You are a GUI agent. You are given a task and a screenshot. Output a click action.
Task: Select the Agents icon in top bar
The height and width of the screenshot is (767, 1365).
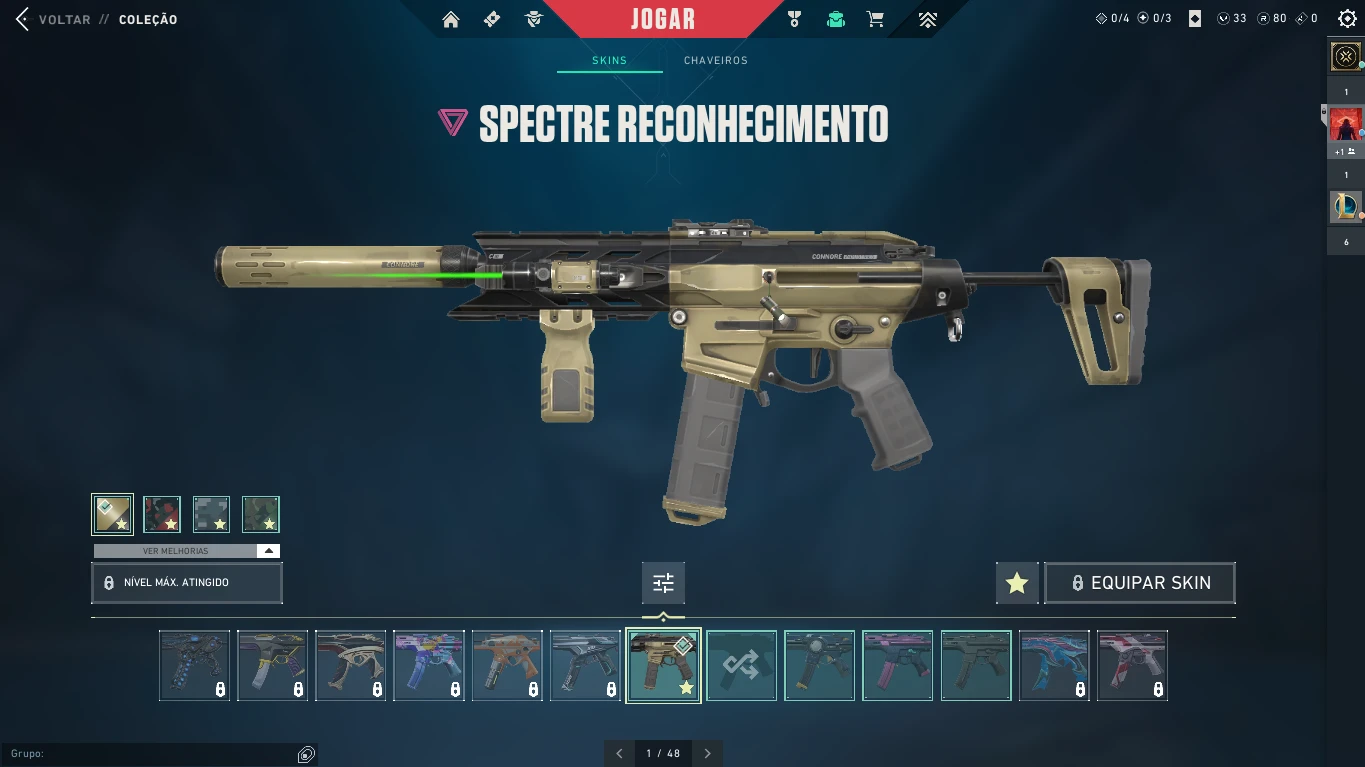pyautogui.click(x=533, y=18)
